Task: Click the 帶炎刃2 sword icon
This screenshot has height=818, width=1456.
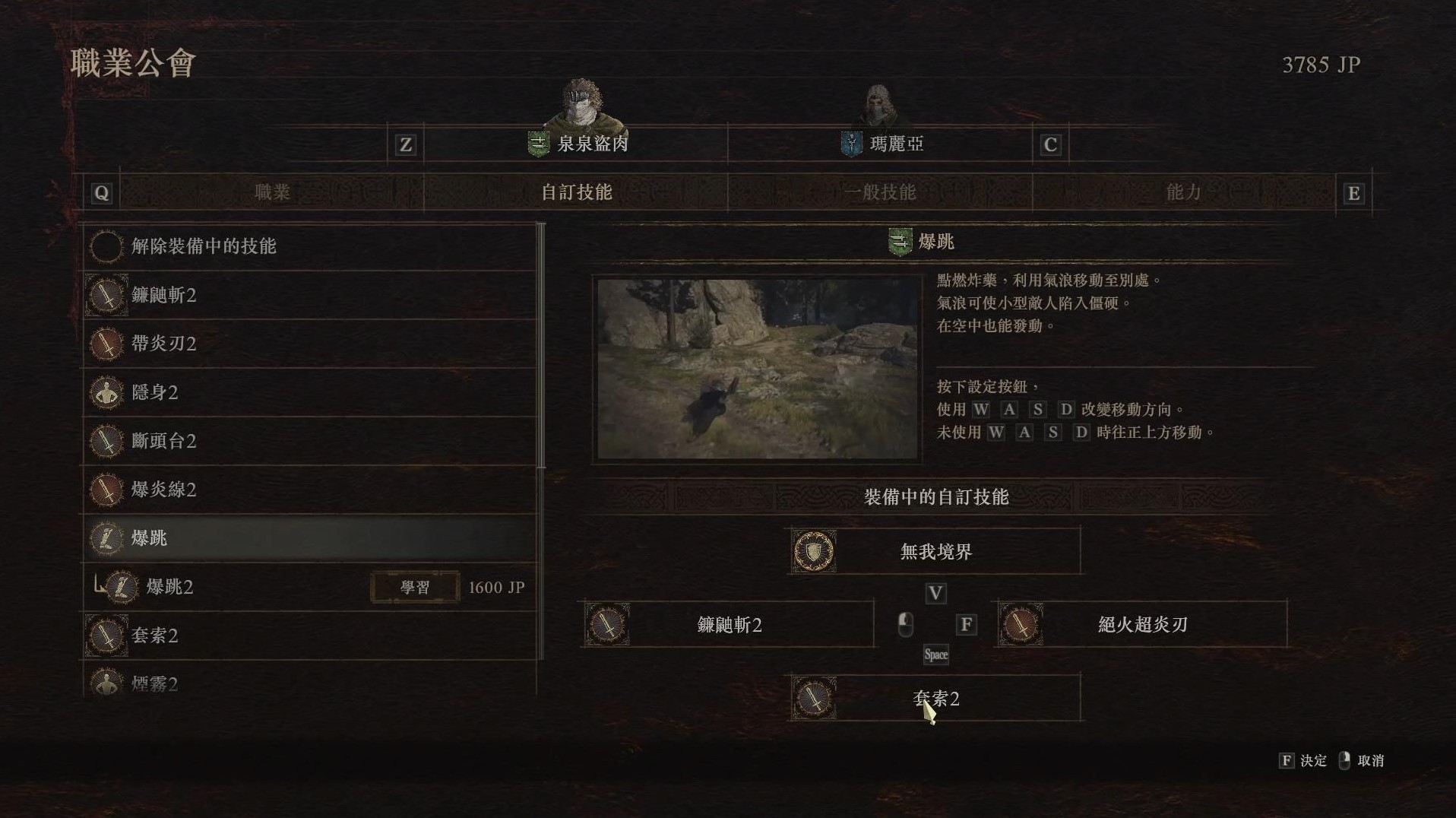Action: 107,344
